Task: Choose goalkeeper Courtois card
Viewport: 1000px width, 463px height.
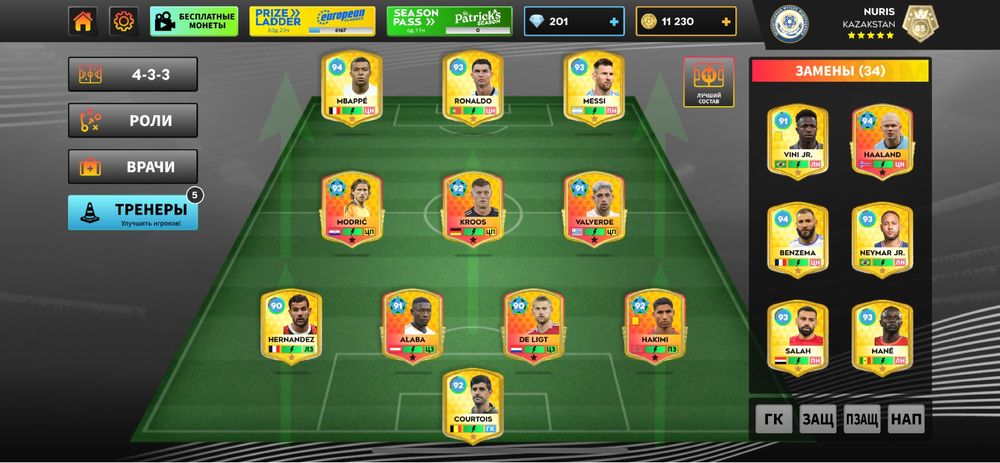Action: click(472, 404)
